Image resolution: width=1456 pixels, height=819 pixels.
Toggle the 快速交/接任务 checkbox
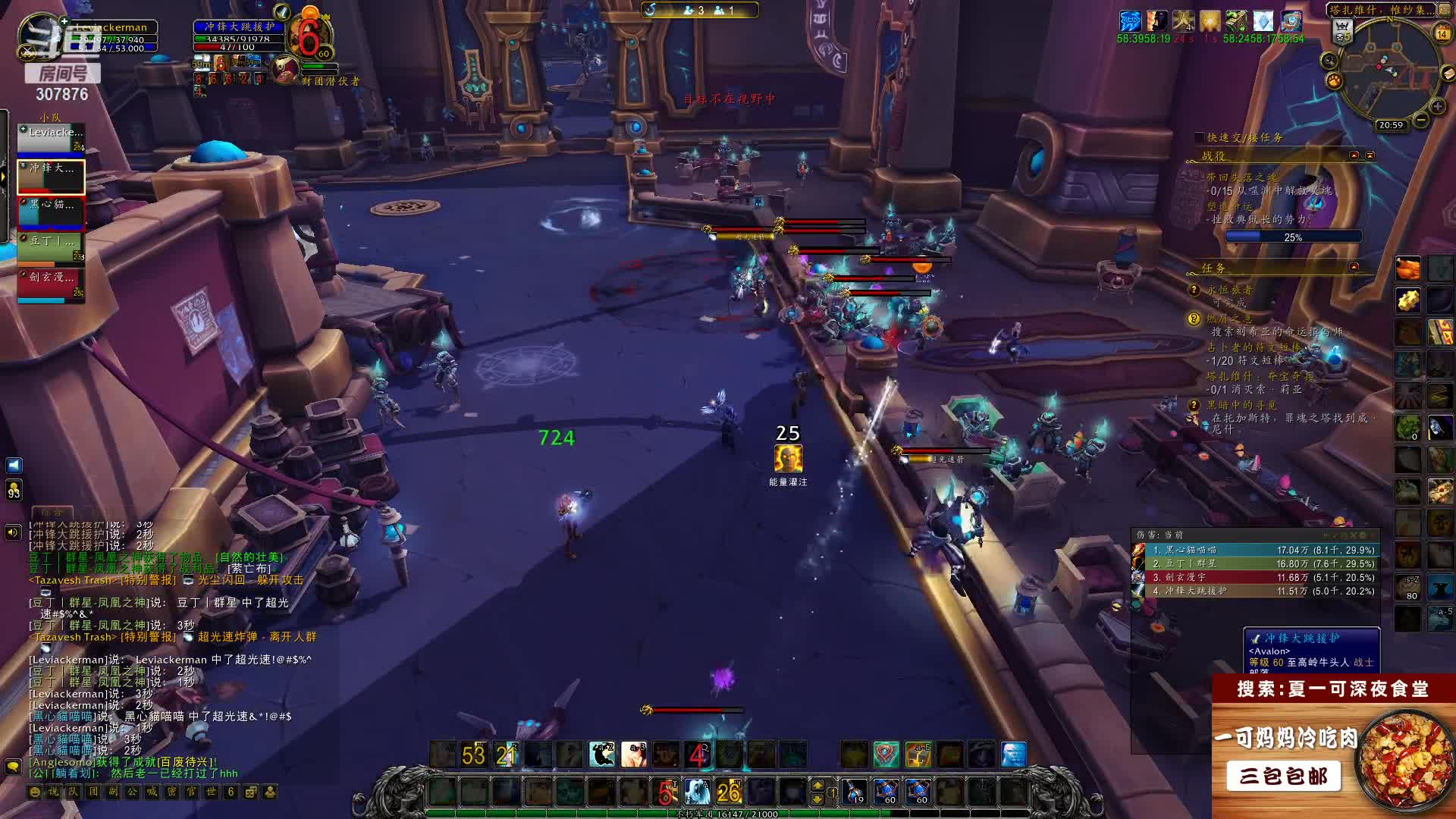[x=1199, y=137]
